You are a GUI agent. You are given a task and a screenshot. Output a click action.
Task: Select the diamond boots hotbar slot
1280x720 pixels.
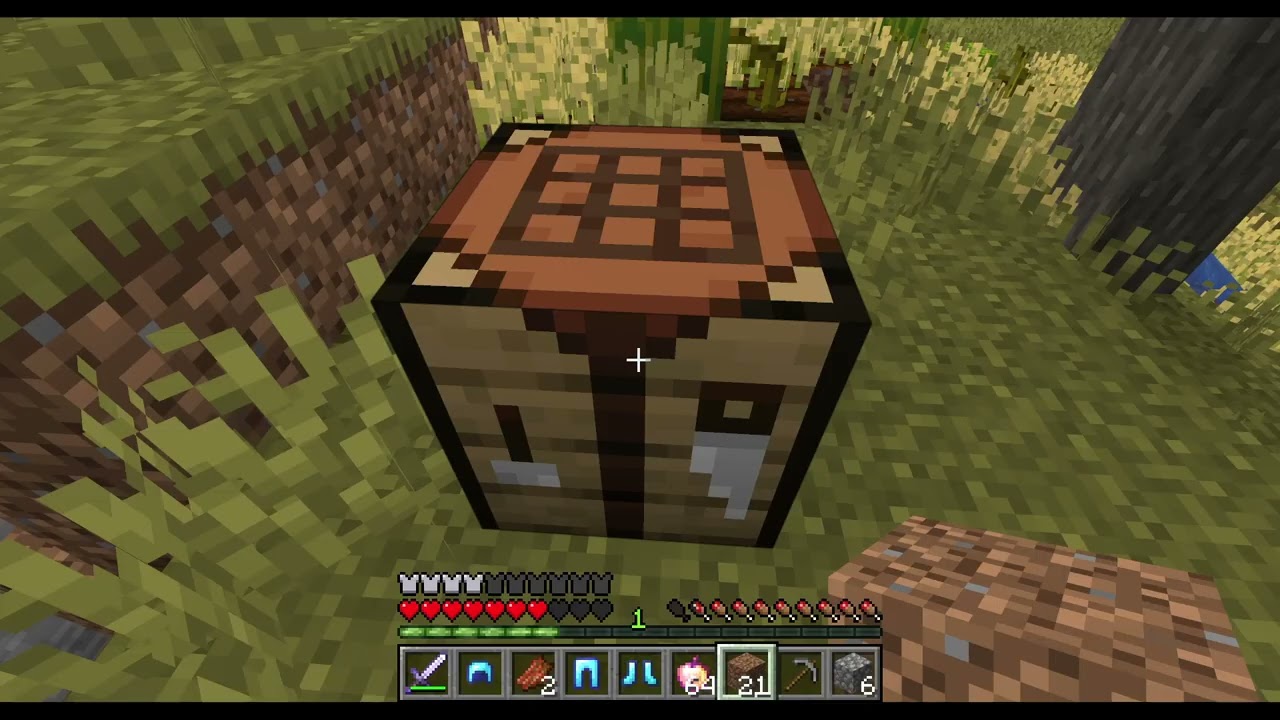click(x=640, y=674)
